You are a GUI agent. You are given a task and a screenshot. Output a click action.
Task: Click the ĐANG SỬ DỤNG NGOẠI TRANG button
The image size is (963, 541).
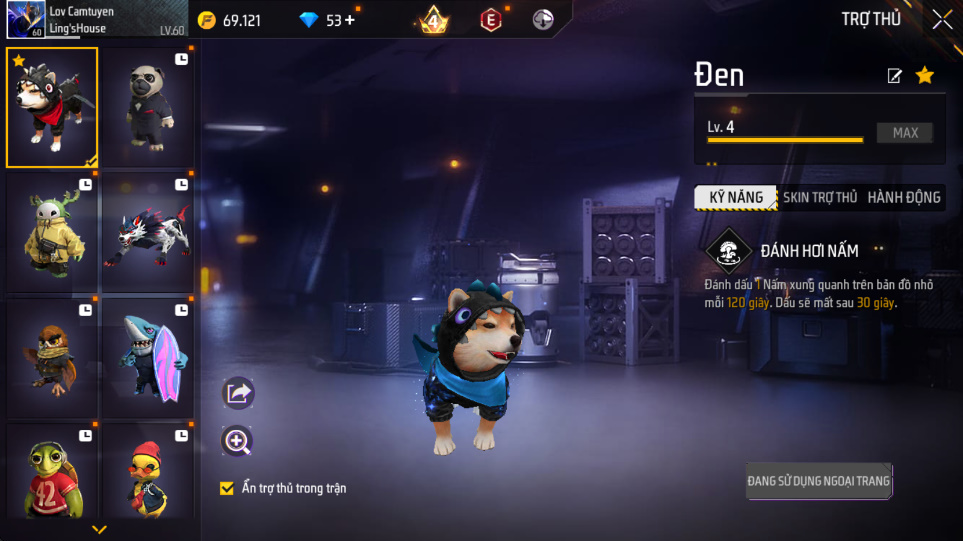[x=818, y=481]
